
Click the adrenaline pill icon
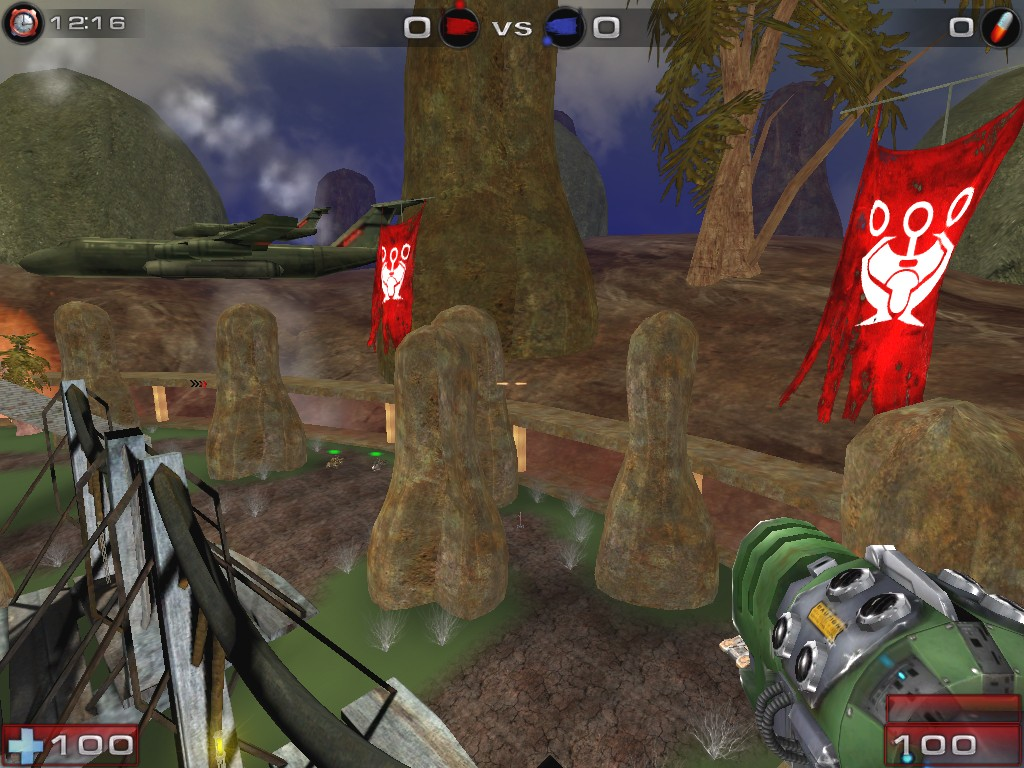[x=998, y=27]
